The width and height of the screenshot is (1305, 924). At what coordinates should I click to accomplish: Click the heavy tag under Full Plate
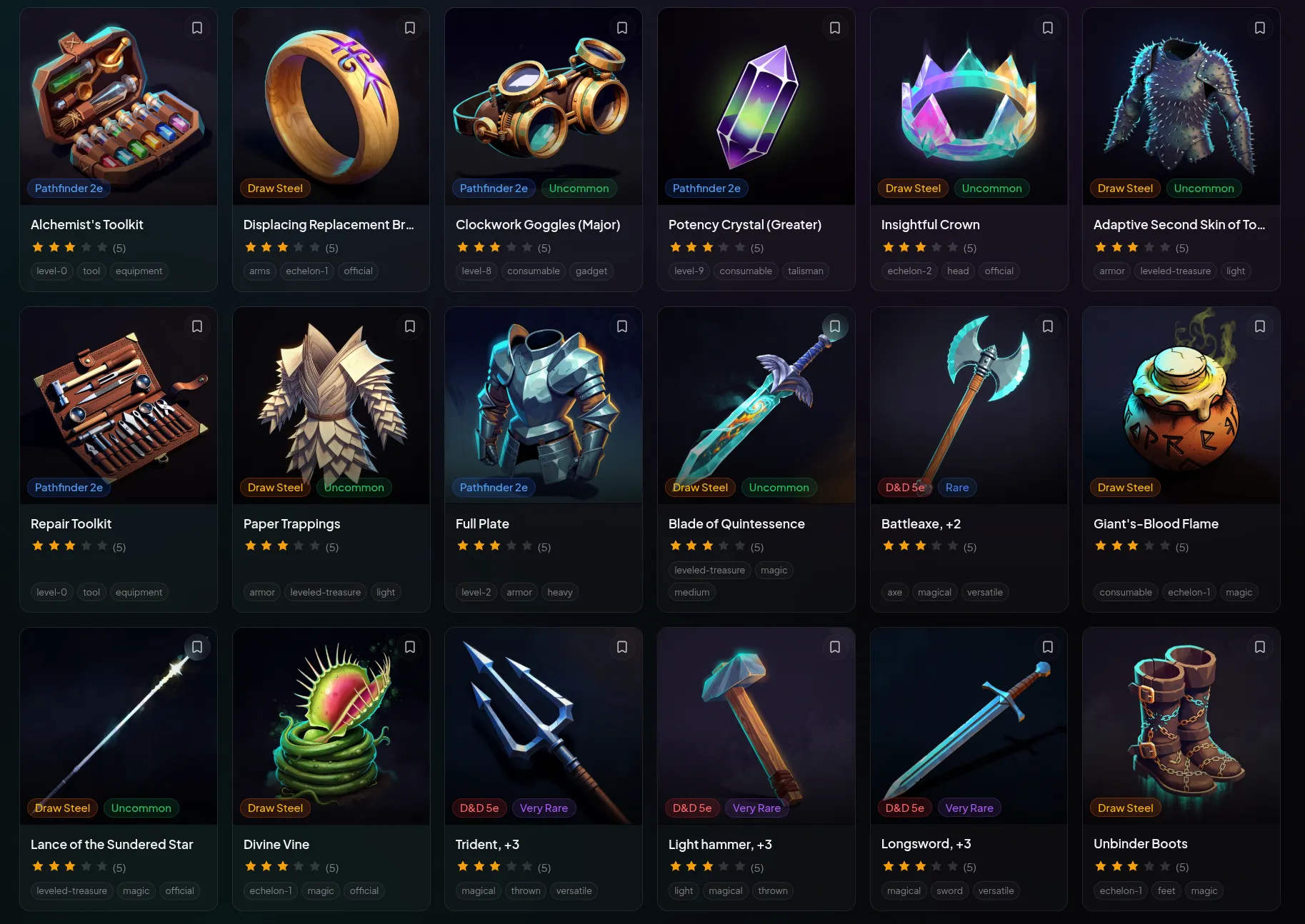tap(560, 592)
